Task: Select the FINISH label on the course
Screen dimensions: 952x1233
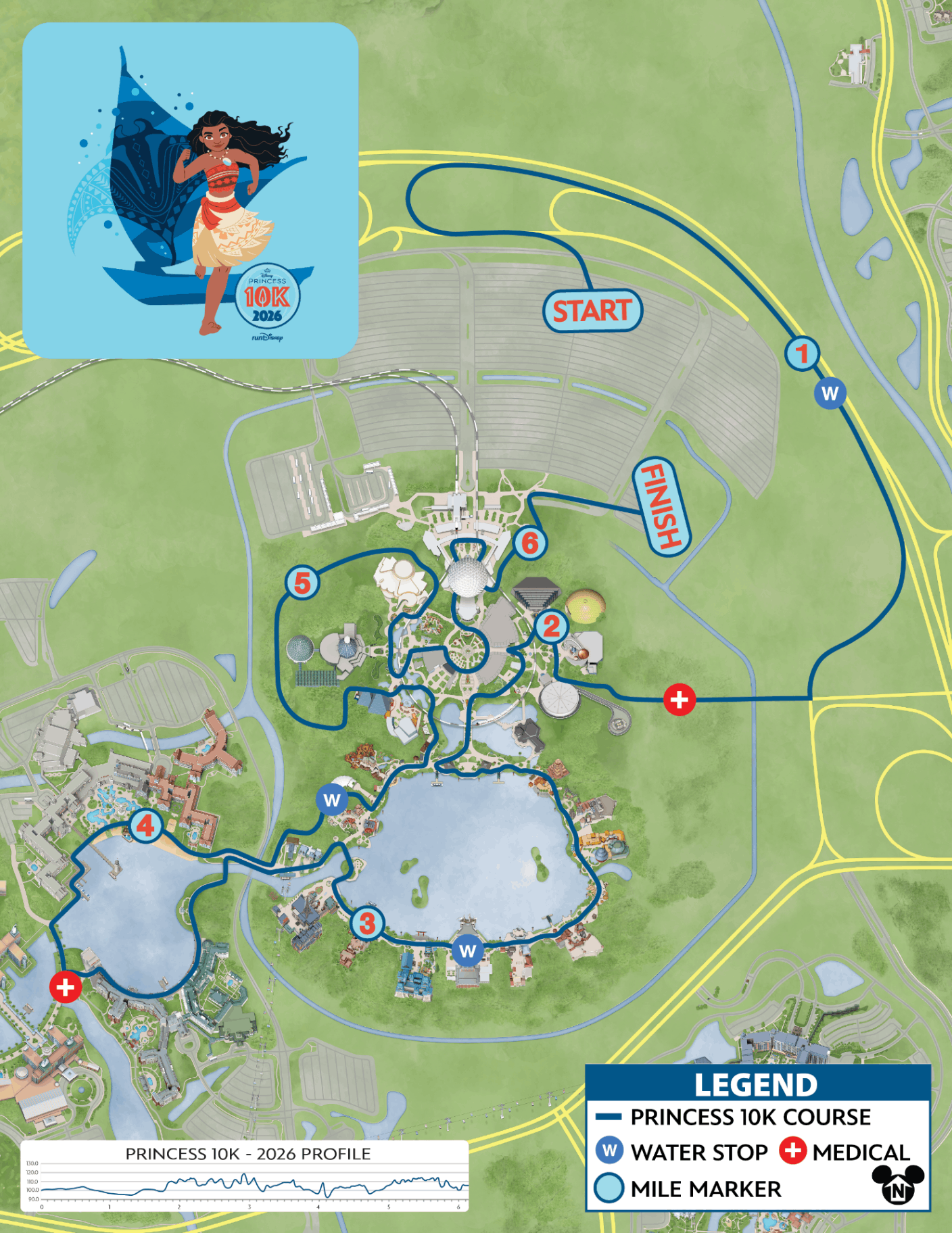Action: pos(661,507)
